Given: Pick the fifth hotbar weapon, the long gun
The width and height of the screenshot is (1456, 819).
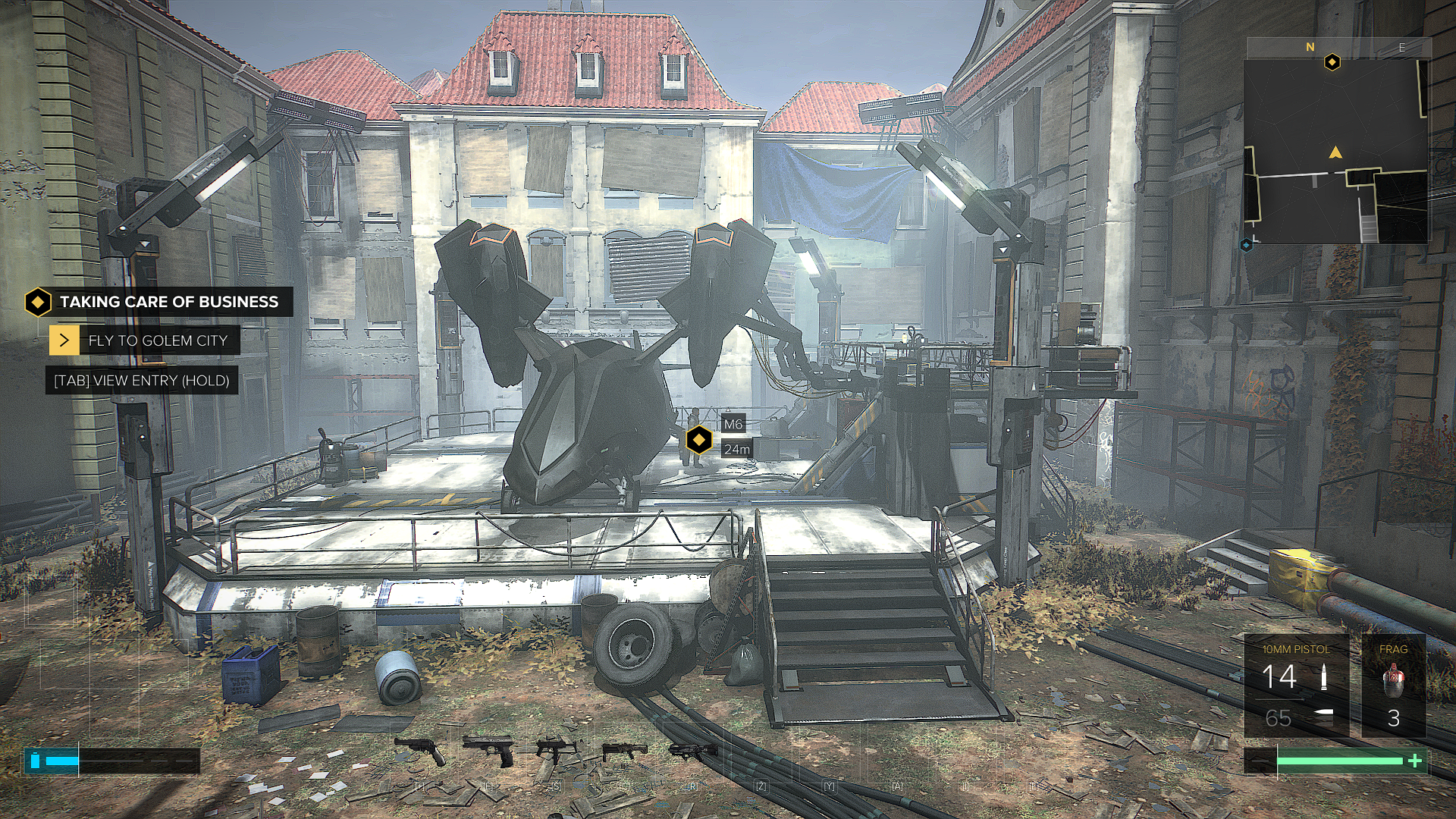Looking at the screenshot, I should (x=692, y=751).
